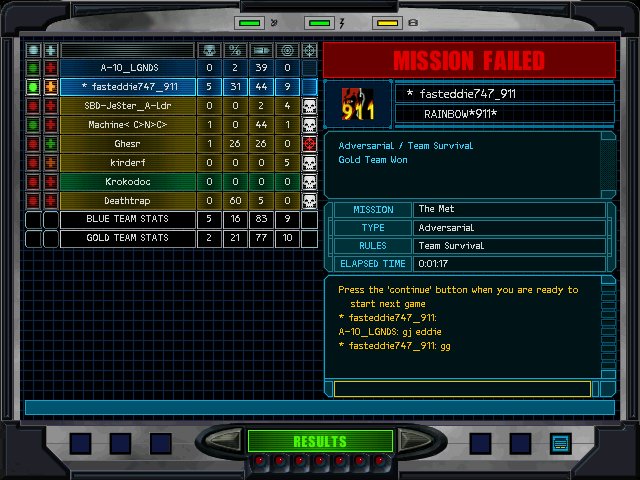Show the Blue Team Stats row

point(127,220)
